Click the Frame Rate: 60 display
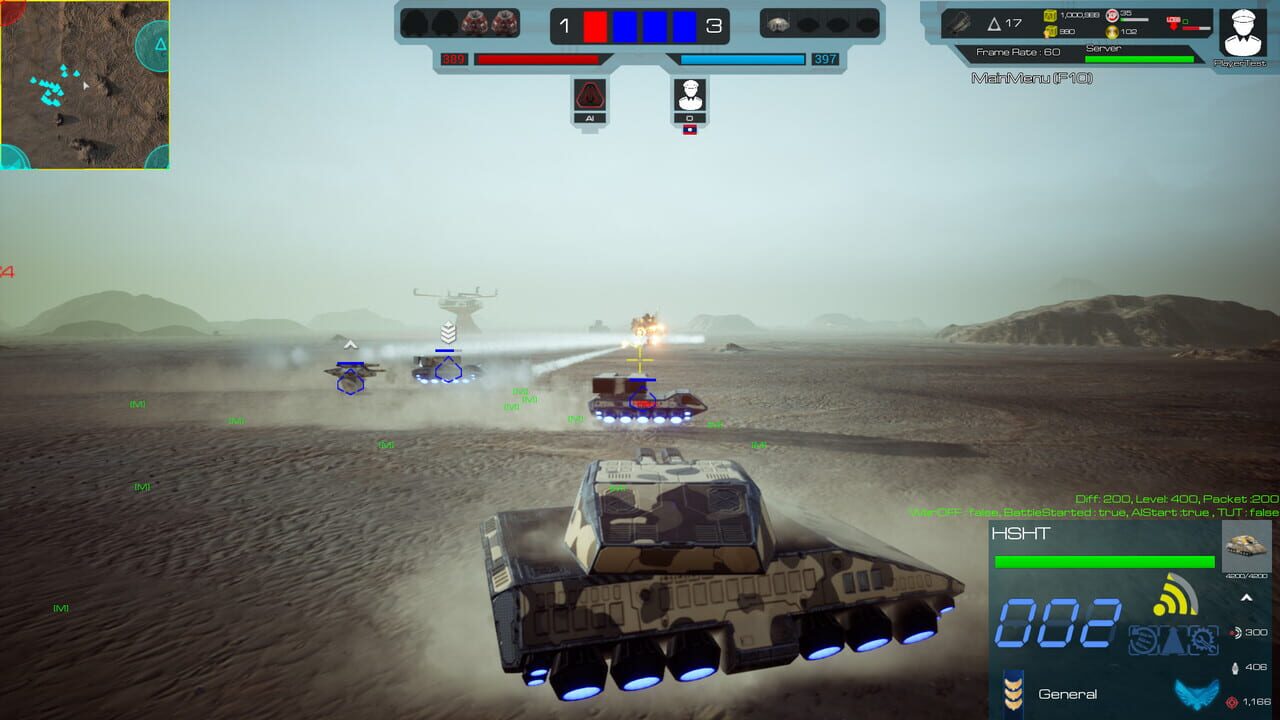Viewport: 1280px width, 720px height. (1019, 51)
